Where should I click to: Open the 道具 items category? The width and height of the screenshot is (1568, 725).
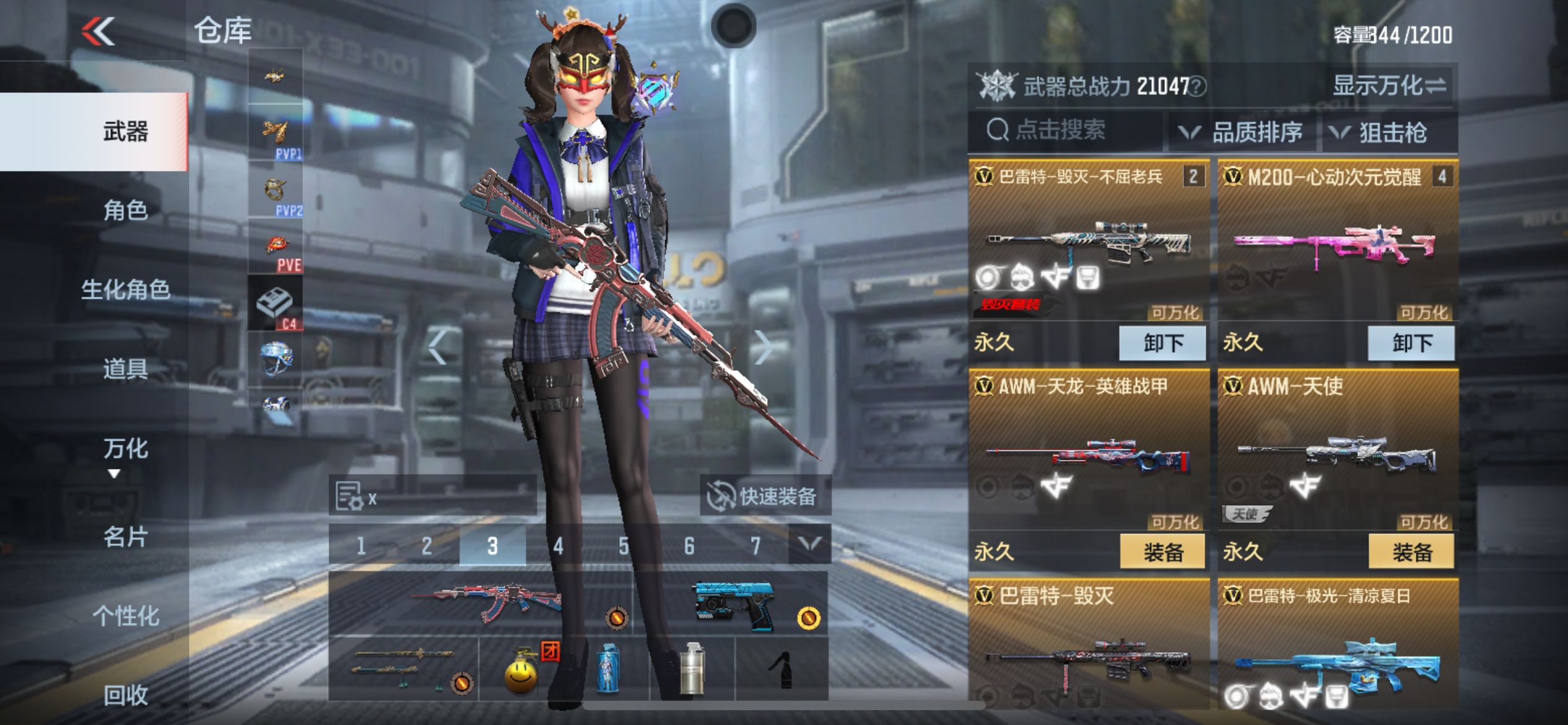pos(126,369)
